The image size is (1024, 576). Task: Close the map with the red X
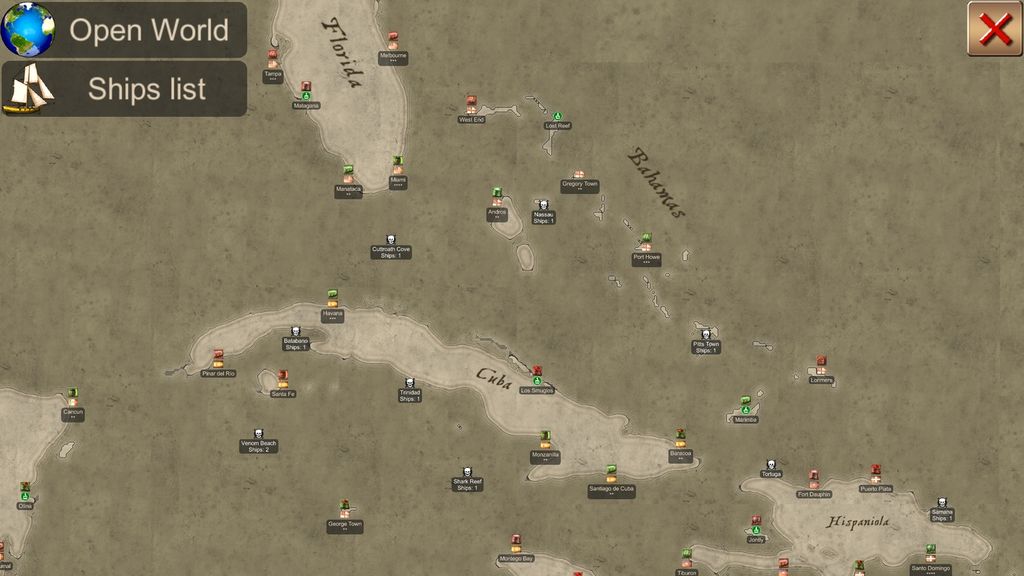[x=995, y=29]
